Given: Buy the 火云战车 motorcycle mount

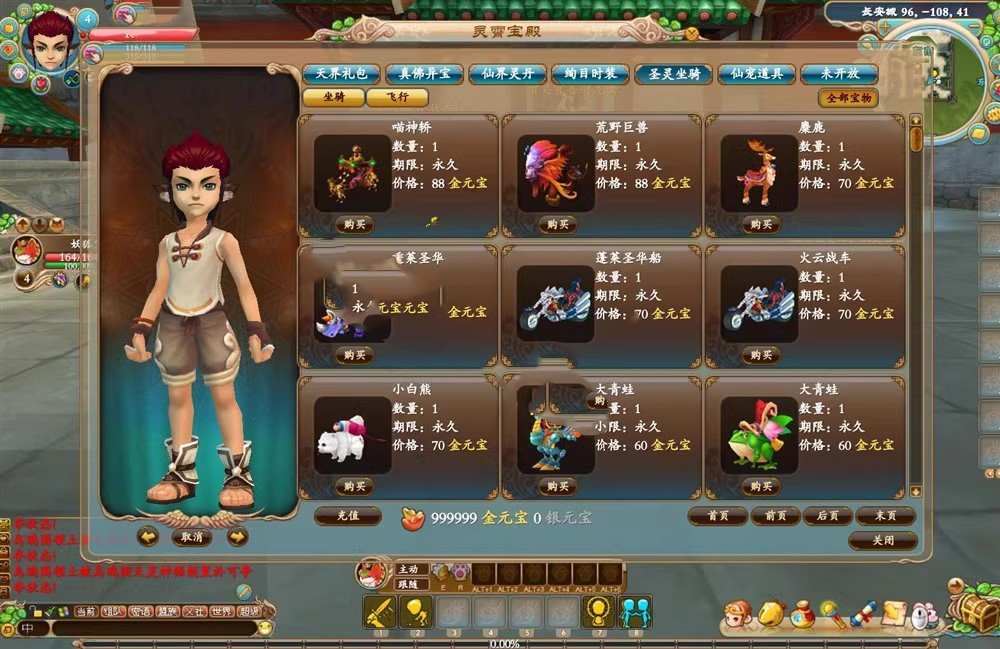Looking at the screenshot, I should coord(760,355).
